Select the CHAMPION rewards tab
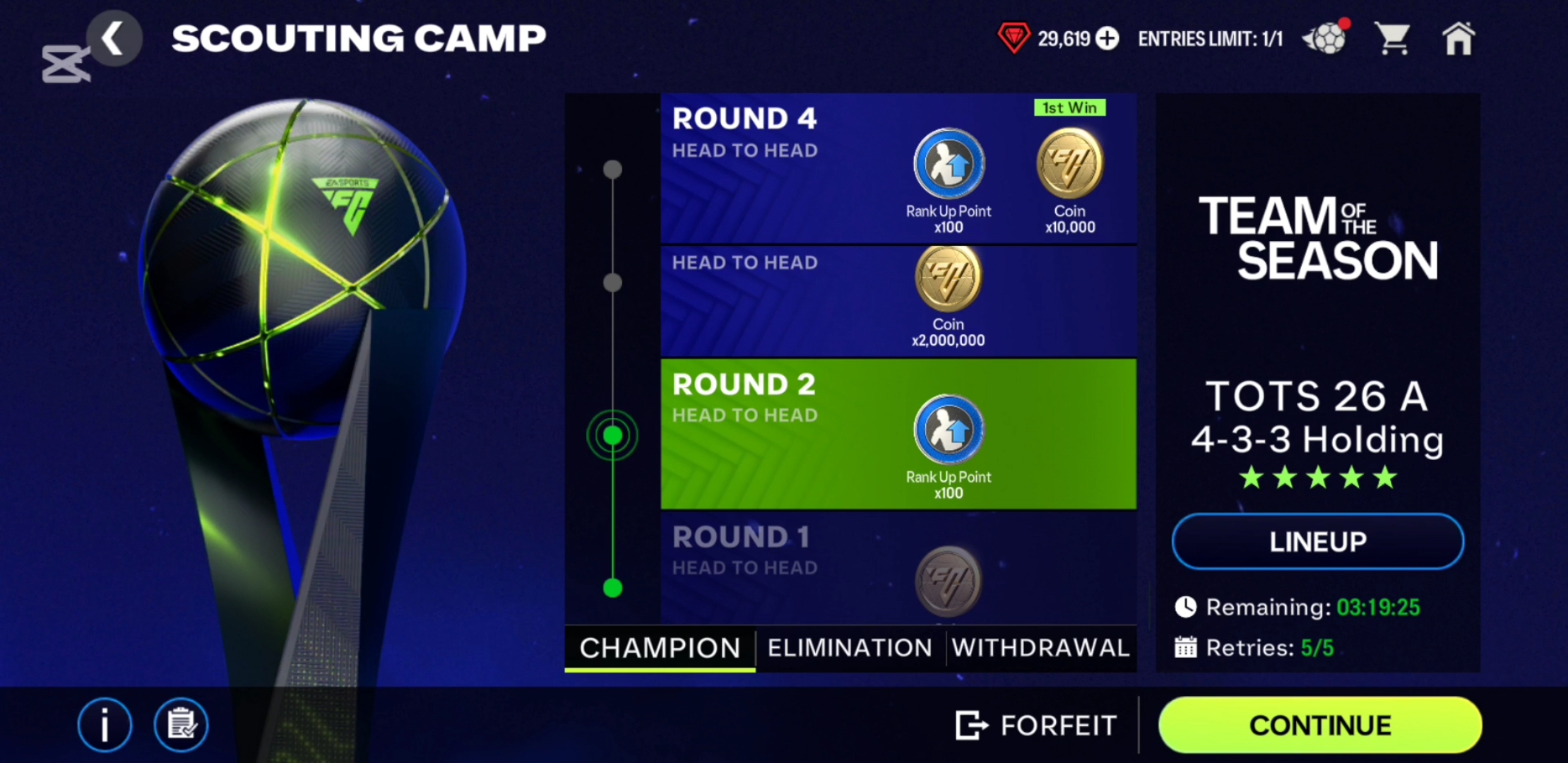The height and width of the screenshot is (763, 1568). click(x=660, y=648)
